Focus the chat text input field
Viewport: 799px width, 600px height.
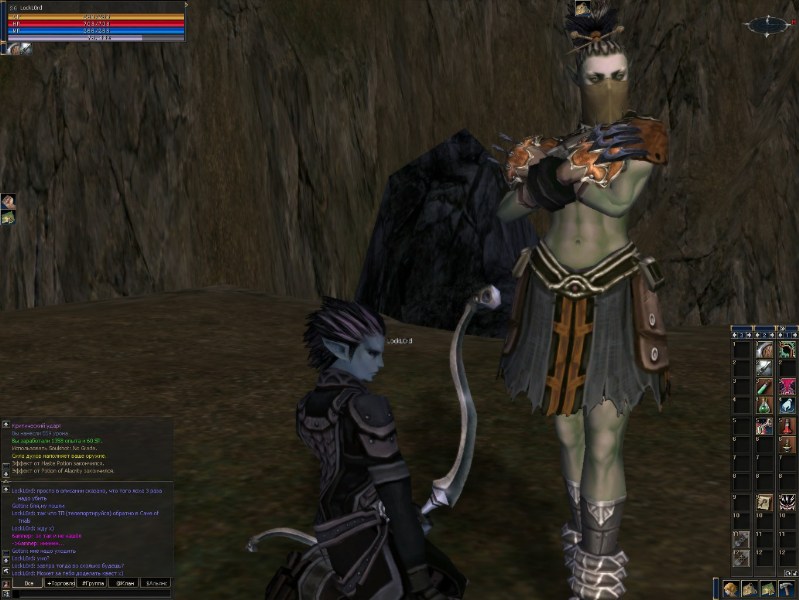pos(90,594)
